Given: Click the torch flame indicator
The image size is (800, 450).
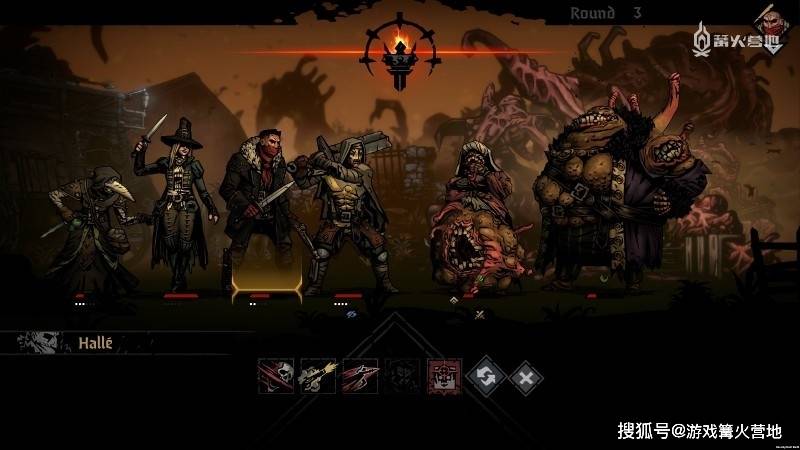Looking at the screenshot, I should [401, 48].
